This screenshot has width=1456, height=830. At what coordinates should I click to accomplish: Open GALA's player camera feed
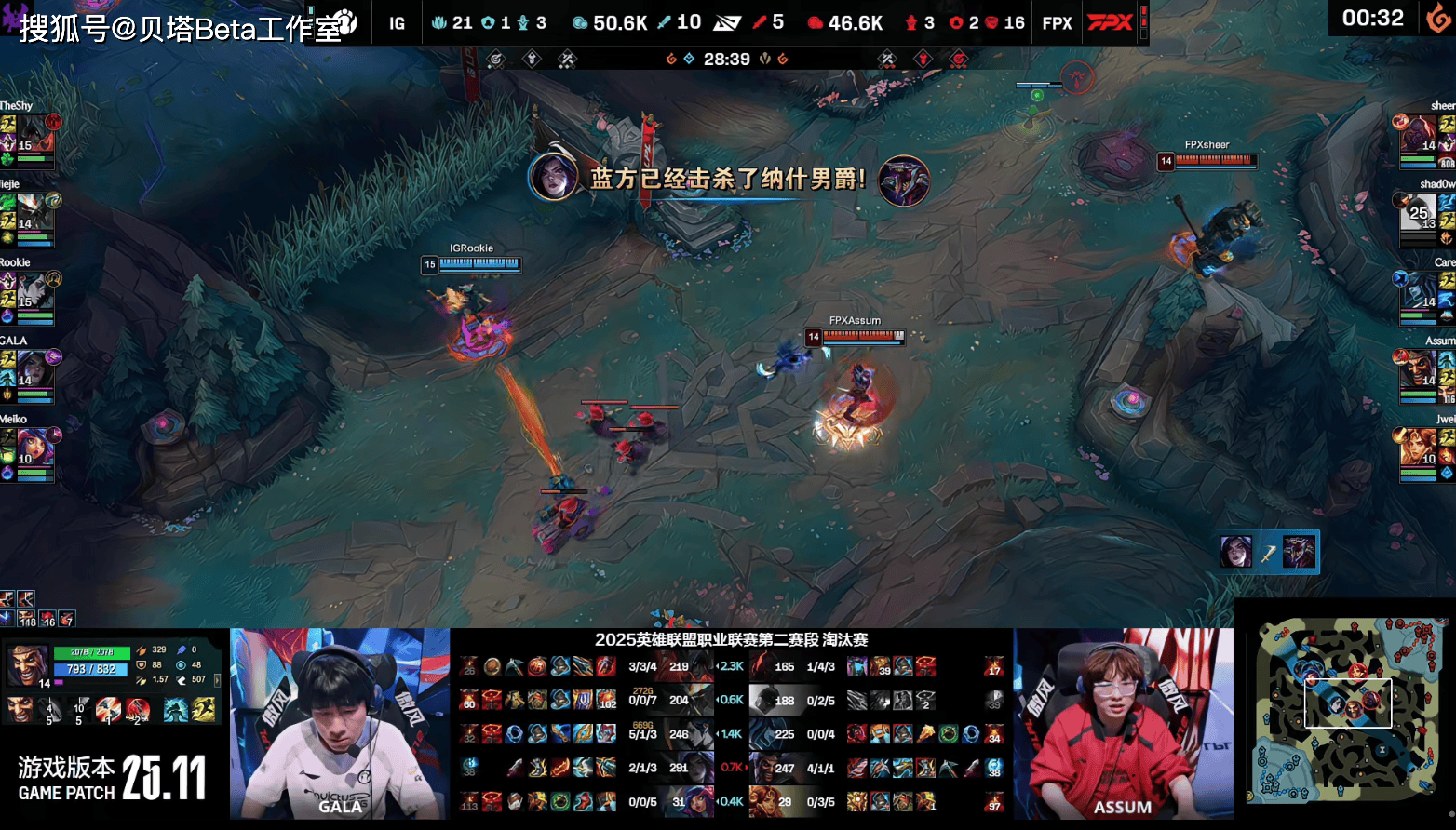point(340,724)
